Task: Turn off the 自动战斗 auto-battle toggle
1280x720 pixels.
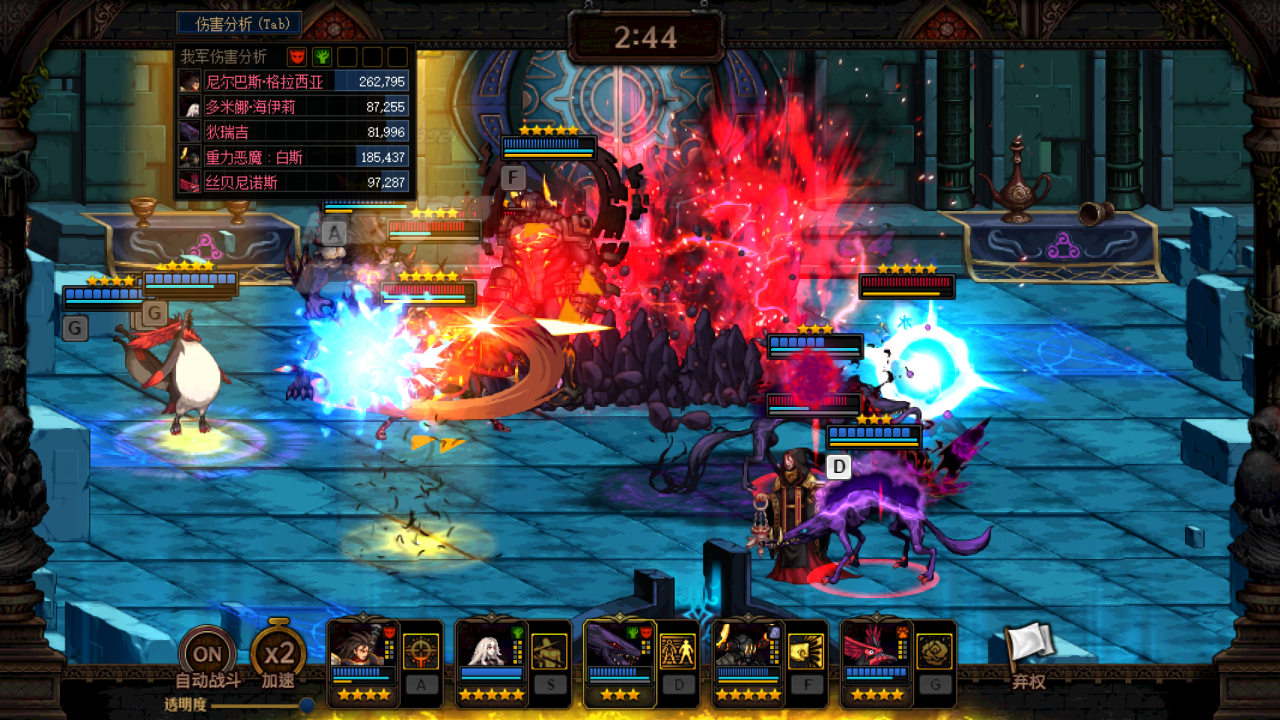Action: point(207,655)
